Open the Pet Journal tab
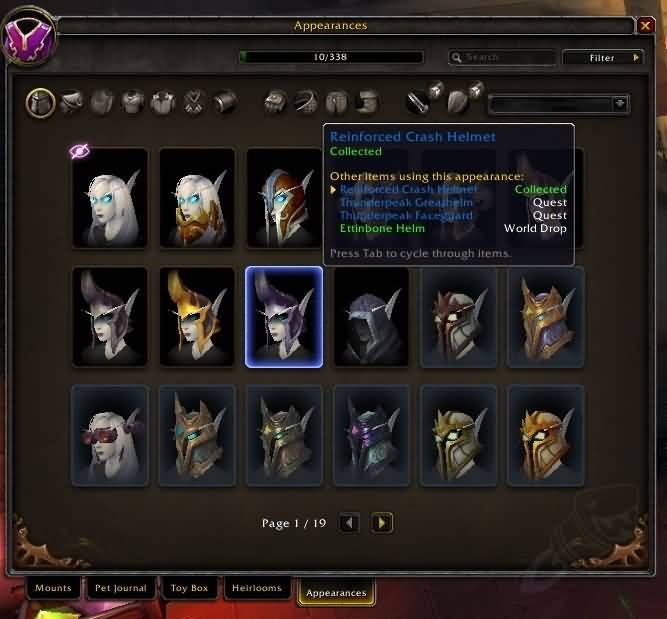Screen dimensions: 667x619 pos(120,588)
